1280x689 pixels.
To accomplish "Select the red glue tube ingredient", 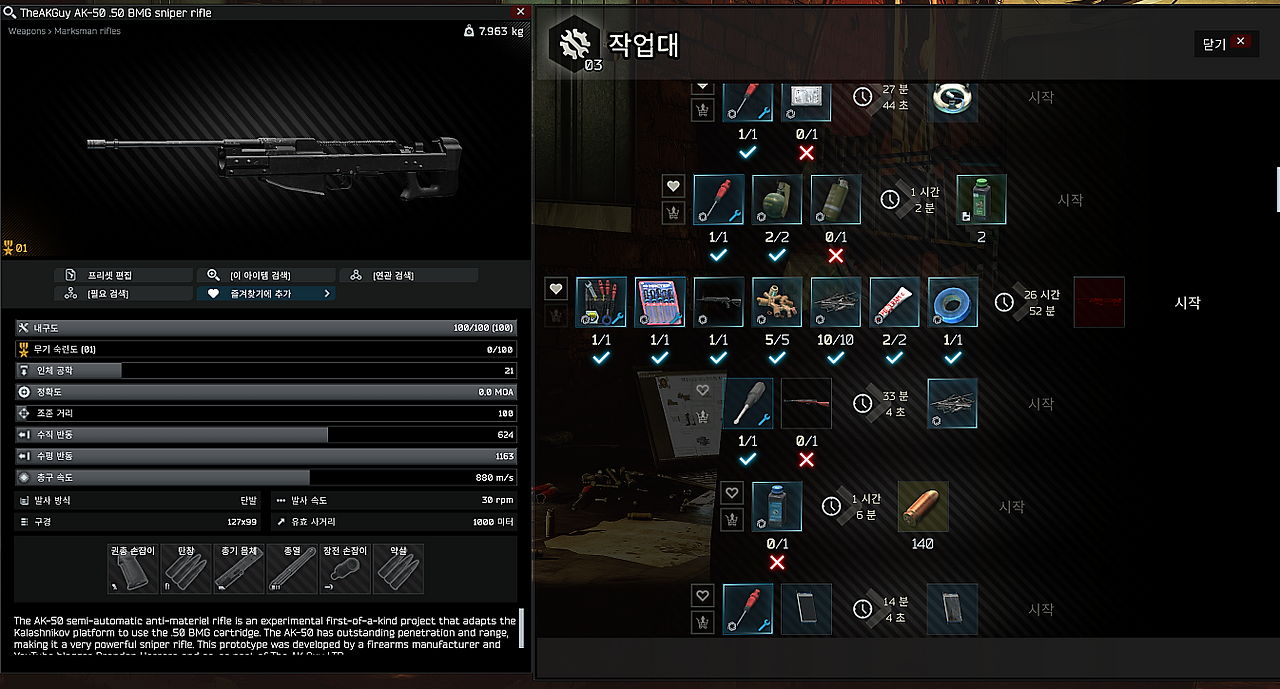I will point(895,302).
